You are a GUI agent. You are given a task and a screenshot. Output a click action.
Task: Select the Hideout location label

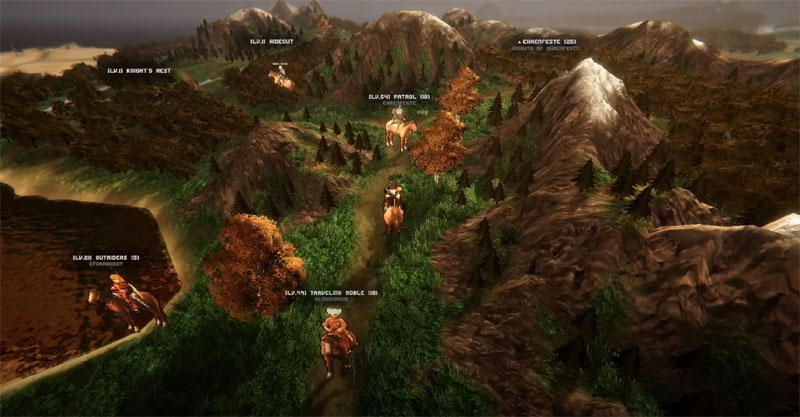(x=271, y=42)
